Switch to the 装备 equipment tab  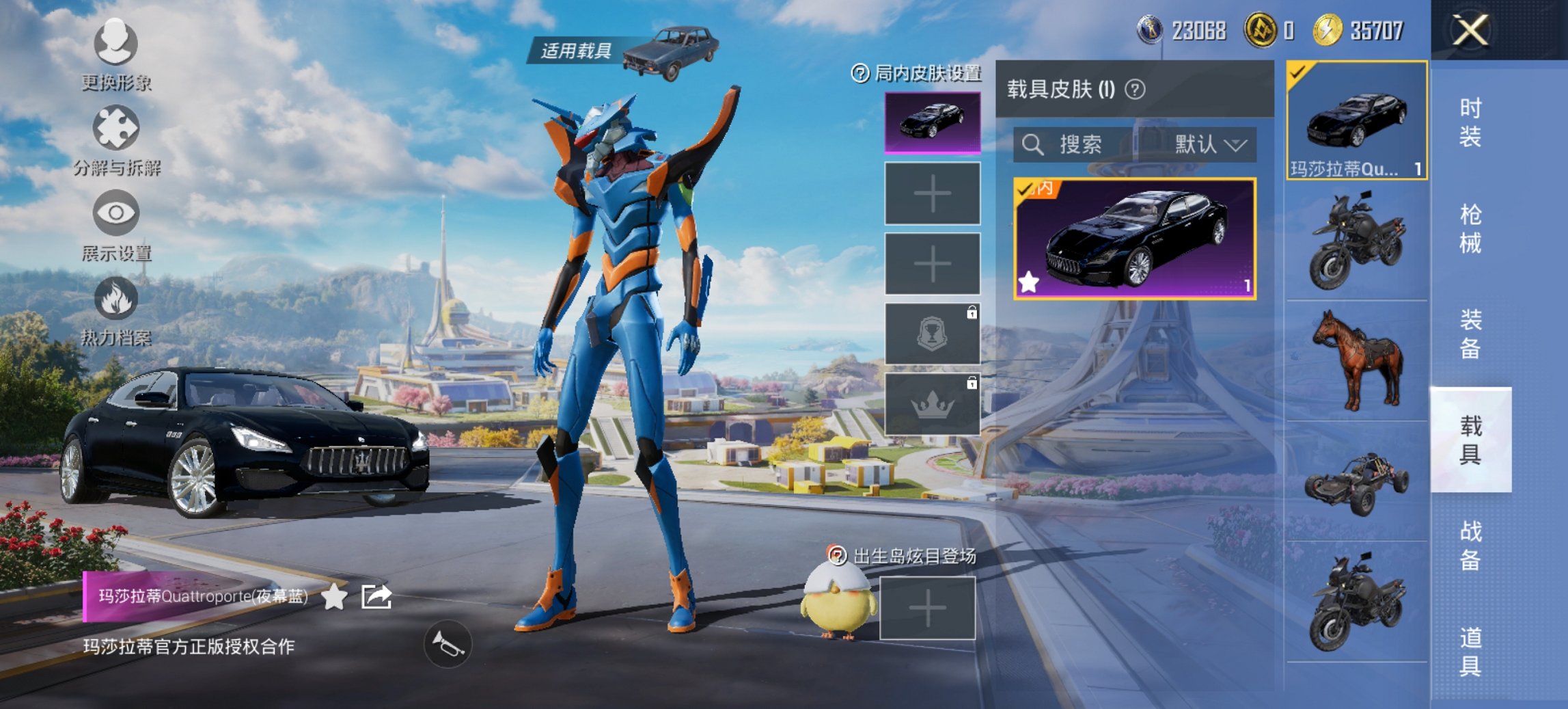pos(1470,334)
